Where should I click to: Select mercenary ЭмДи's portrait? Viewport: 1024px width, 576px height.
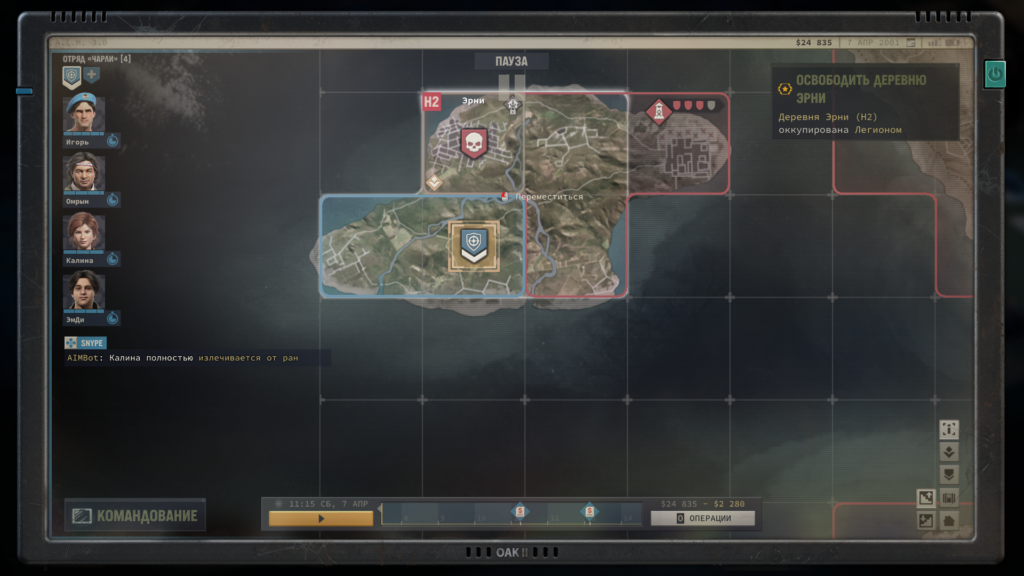pos(84,291)
